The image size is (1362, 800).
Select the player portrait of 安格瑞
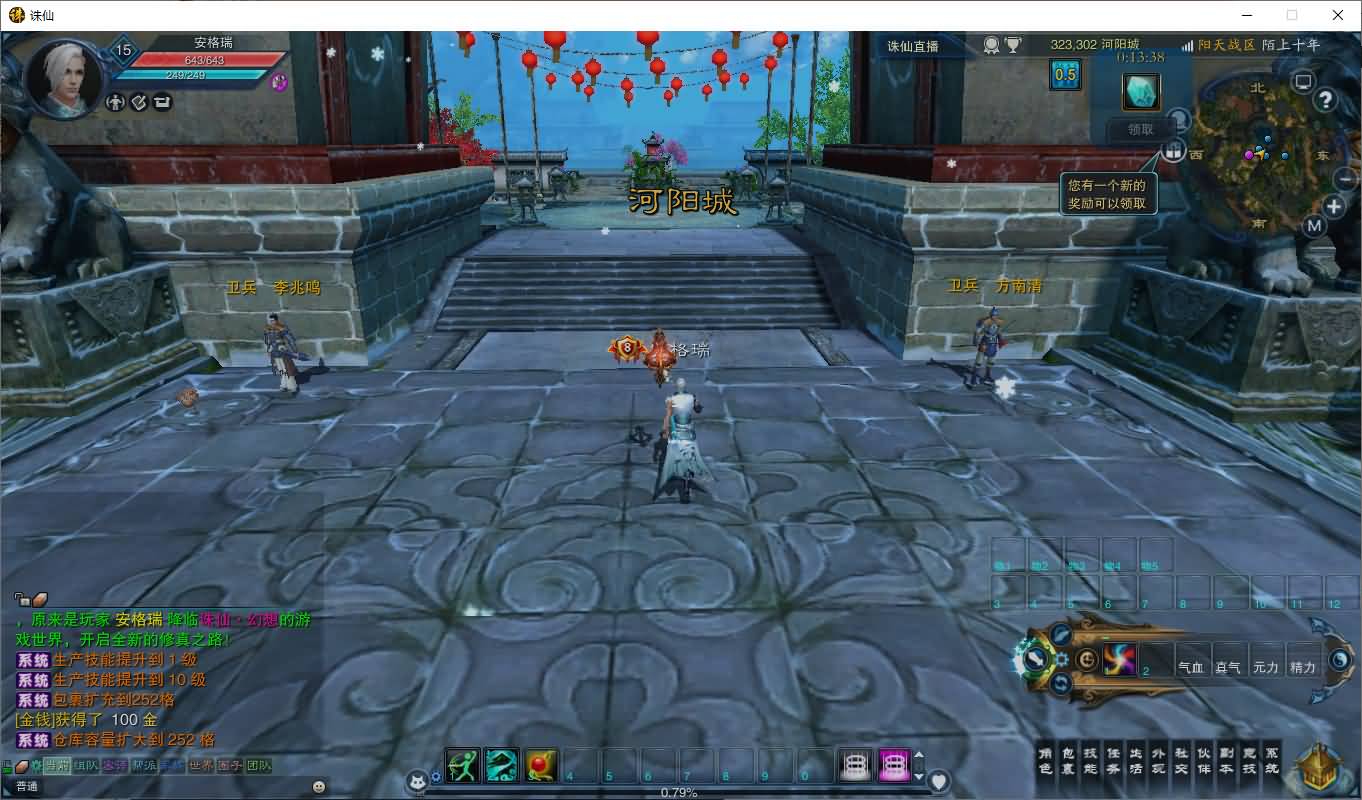(x=64, y=77)
